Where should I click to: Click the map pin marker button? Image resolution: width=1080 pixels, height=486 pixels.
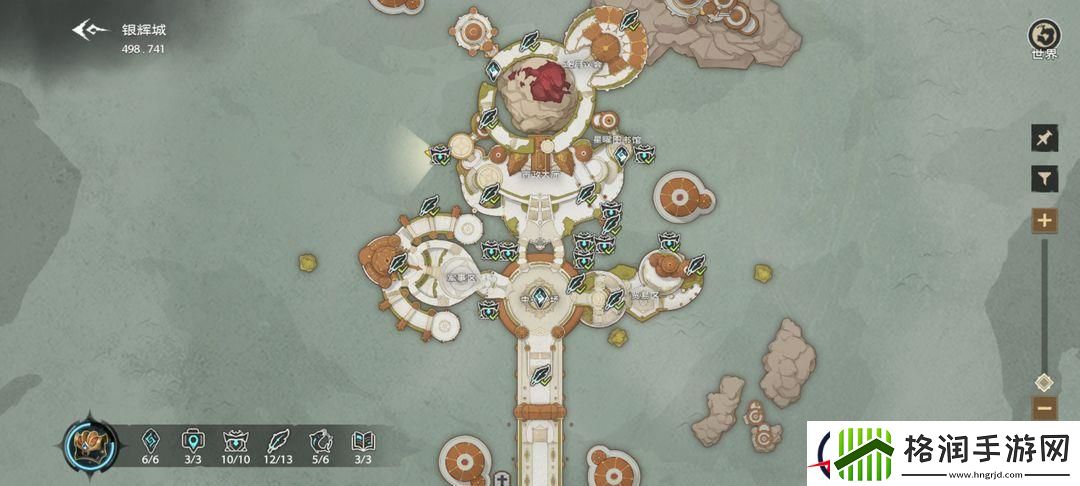pyautogui.click(x=1044, y=138)
